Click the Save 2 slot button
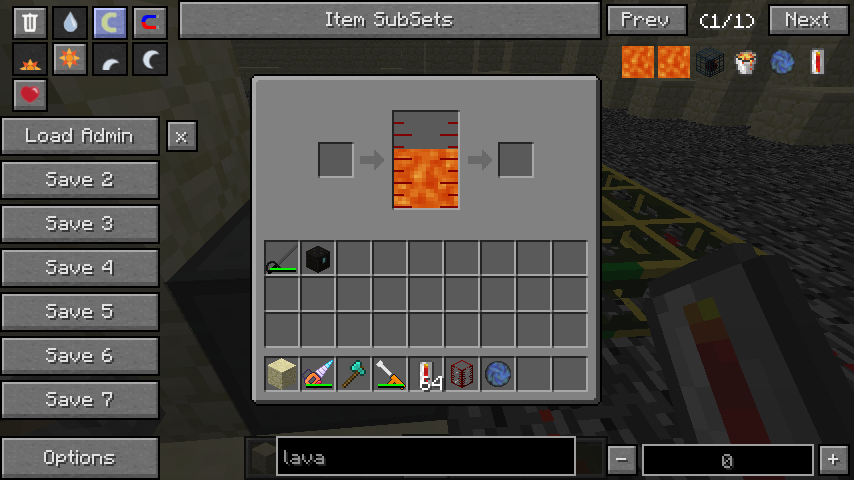This screenshot has height=480, width=854. pos(80,180)
